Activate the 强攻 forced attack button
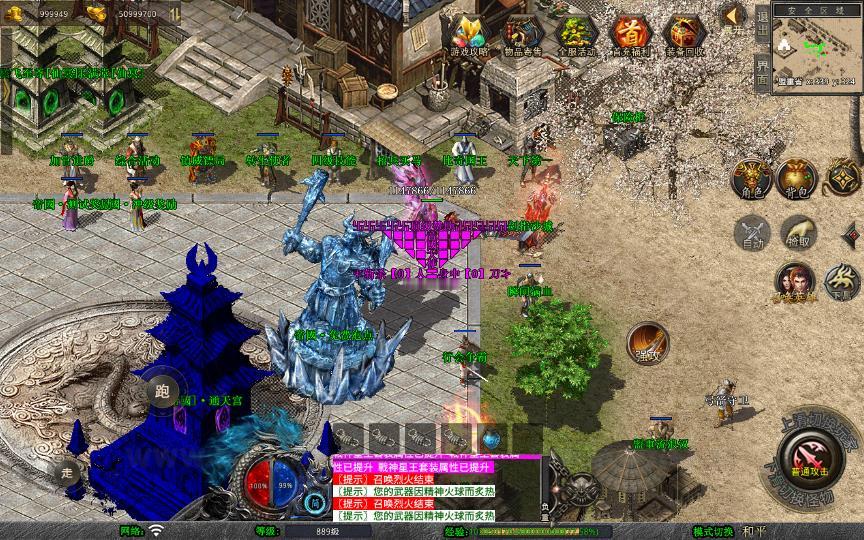This screenshot has width=864, height=540. tap(647, 341)
